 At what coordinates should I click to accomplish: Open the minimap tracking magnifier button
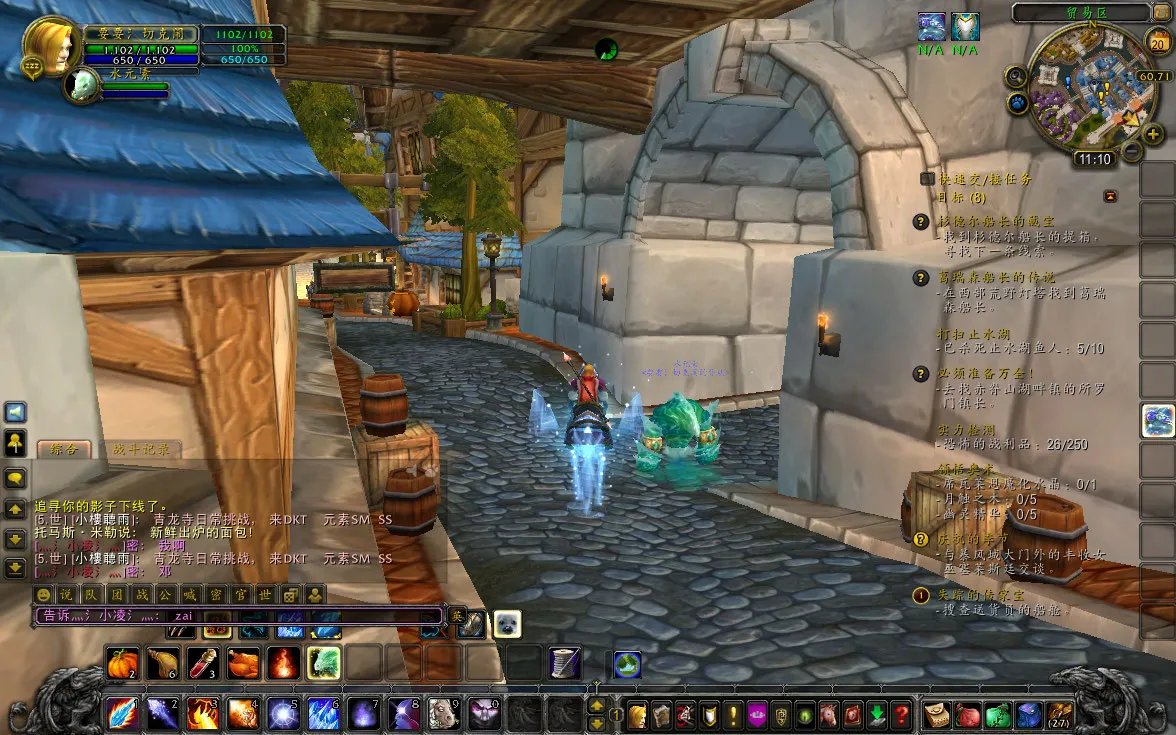click(1016, 76)
